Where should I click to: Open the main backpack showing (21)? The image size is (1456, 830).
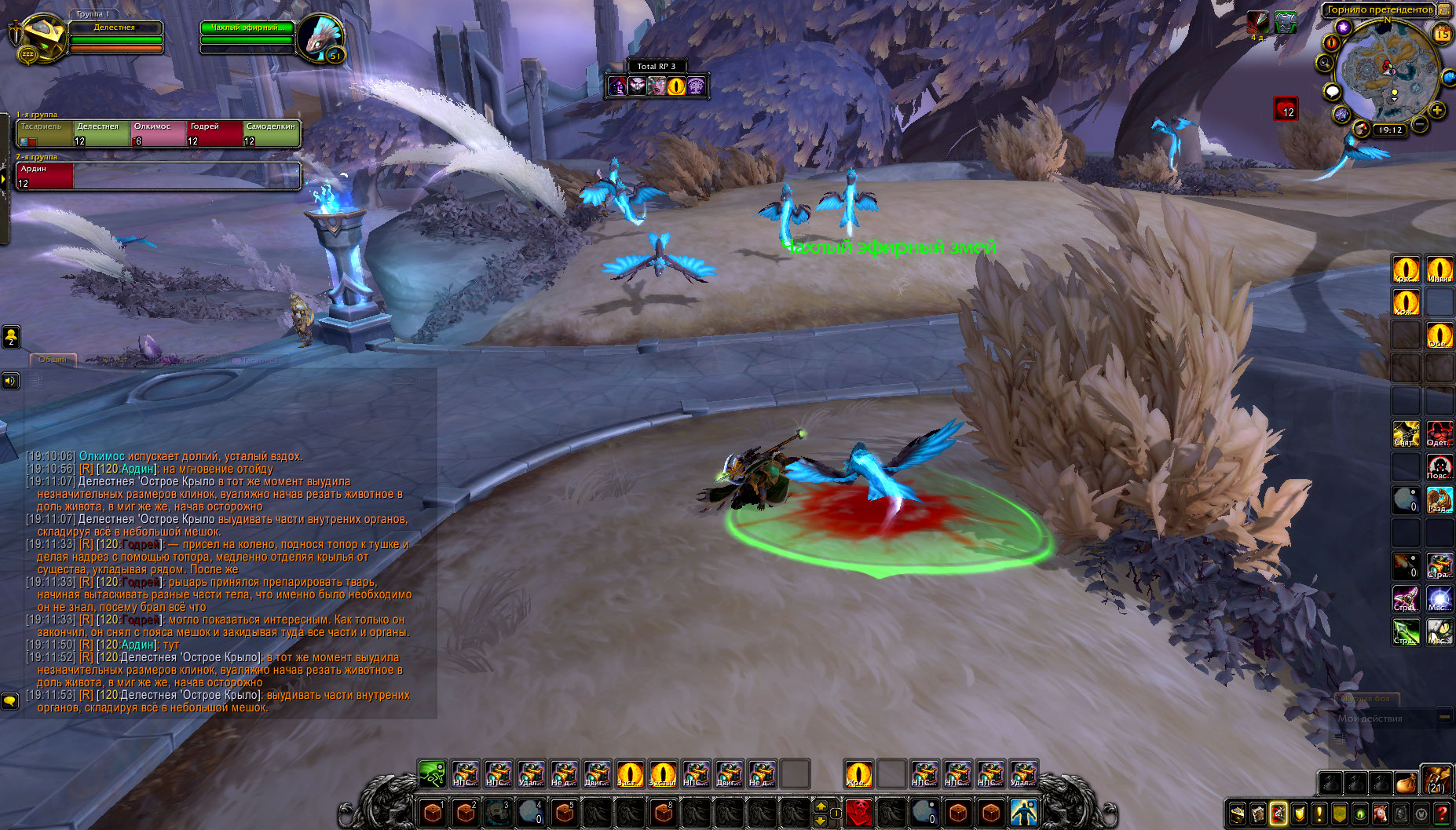[1436, 782]
